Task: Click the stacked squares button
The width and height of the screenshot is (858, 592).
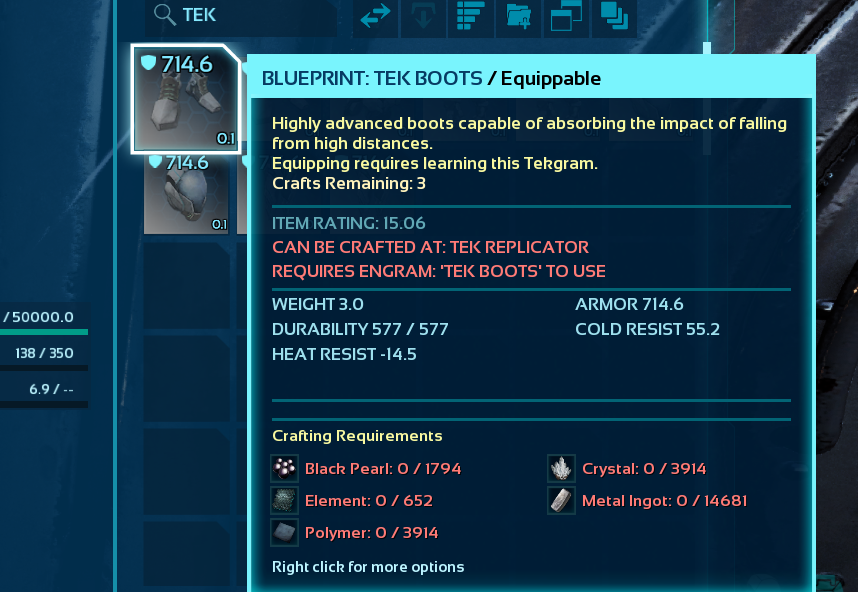Action: pos(614,16)
